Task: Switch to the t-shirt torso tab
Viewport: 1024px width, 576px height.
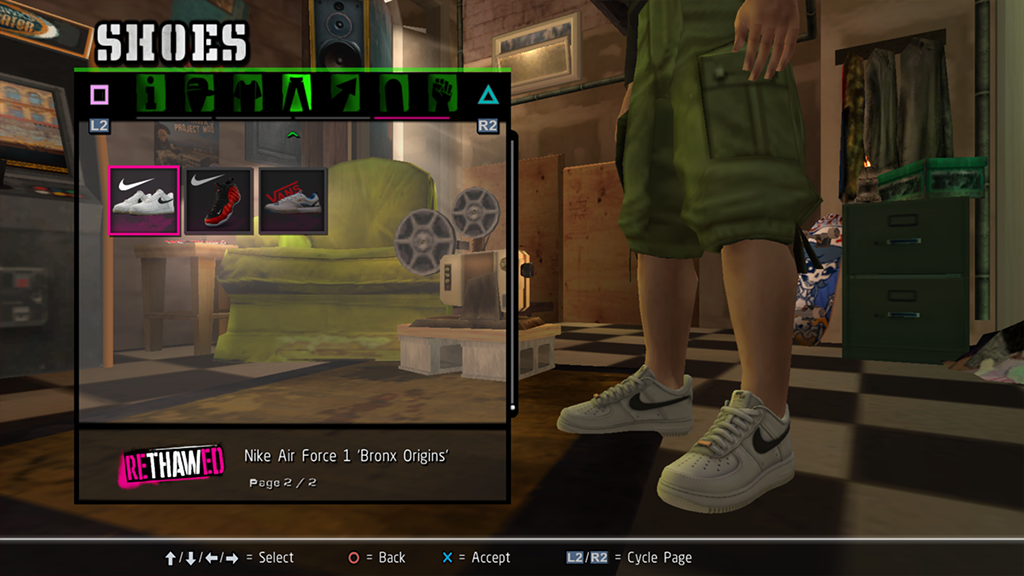Action: [247, 95]
